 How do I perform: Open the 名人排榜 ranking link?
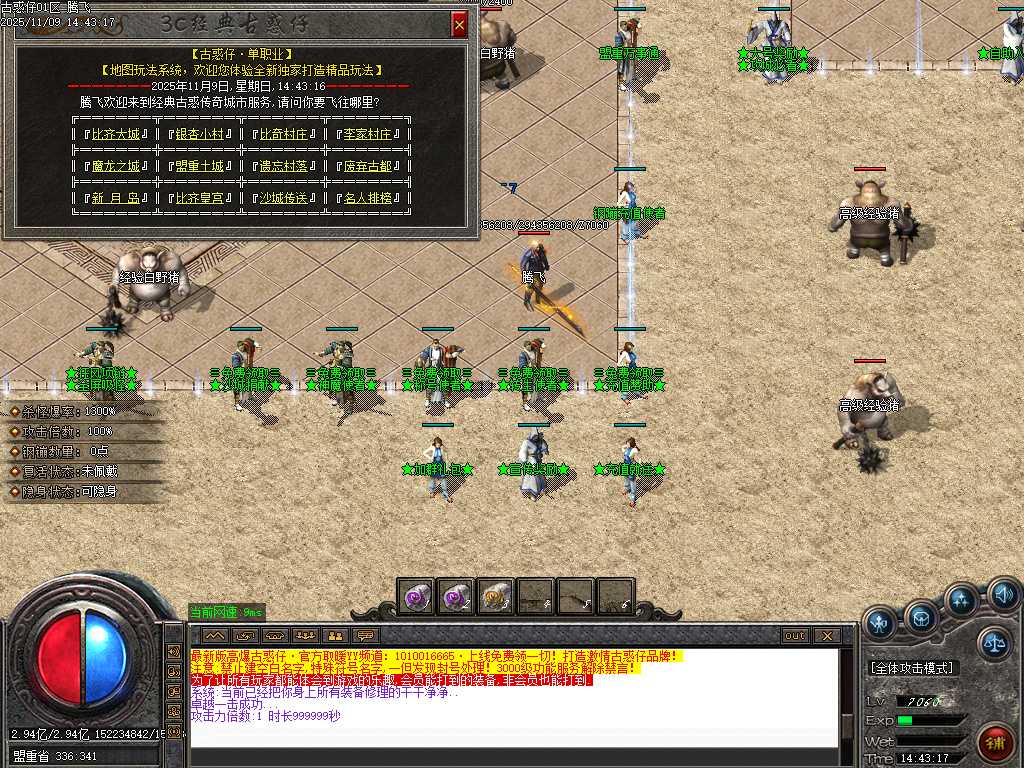[x=367, y=198]
